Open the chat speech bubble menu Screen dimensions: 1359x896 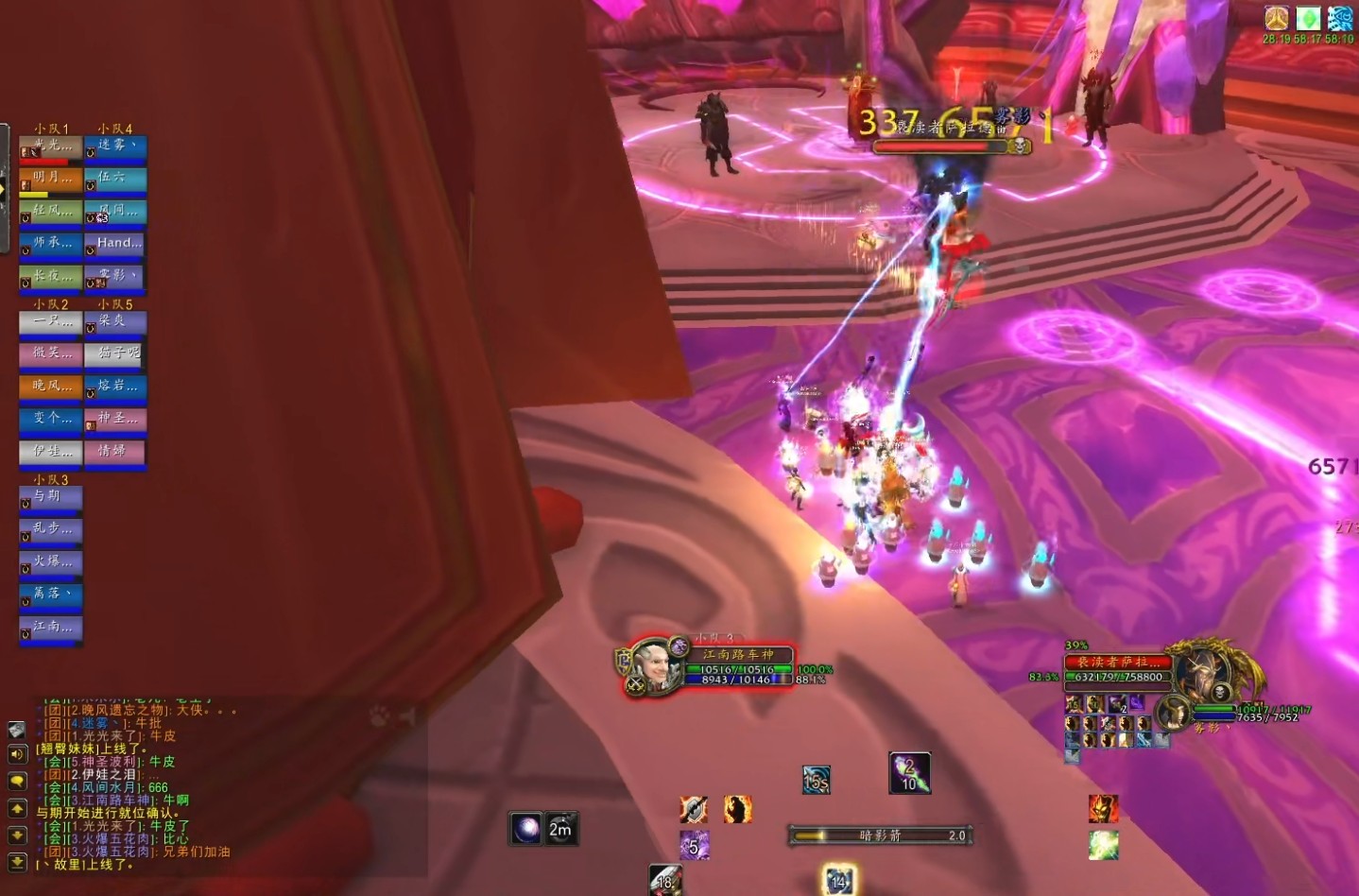point(17,781)
